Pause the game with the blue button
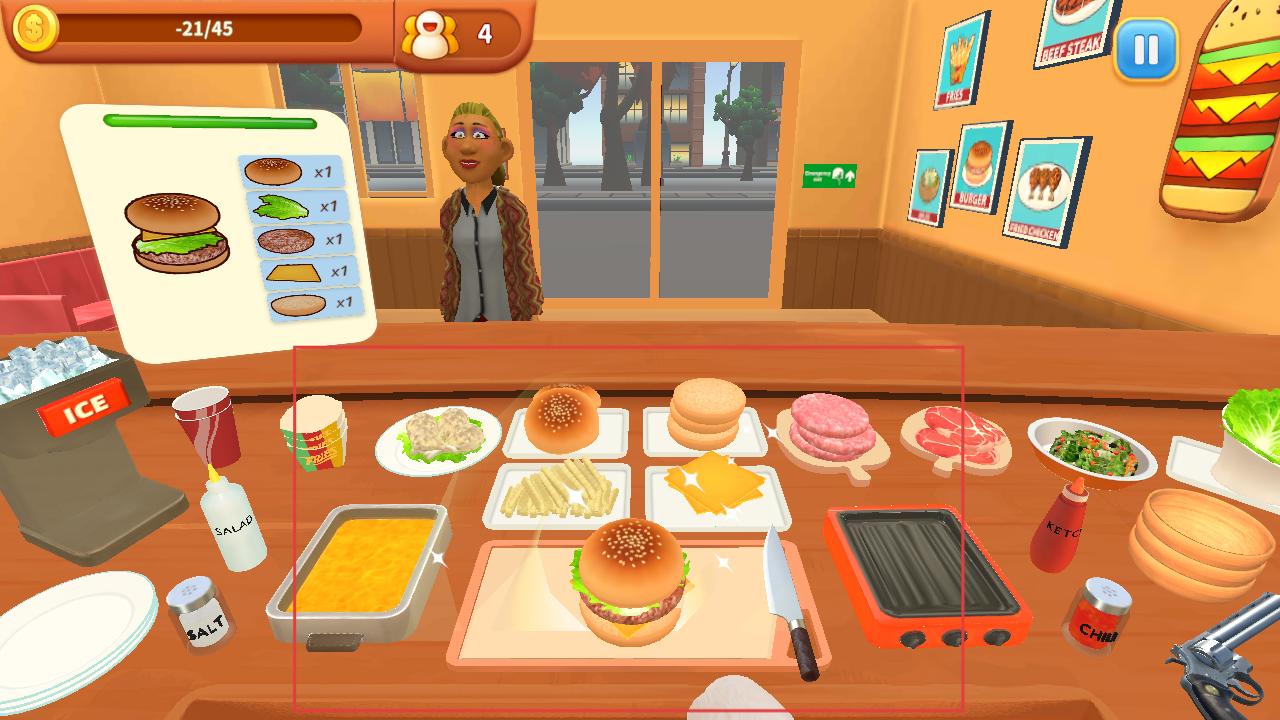Viewport: 1280px width, 720px height. point(1146,48)
